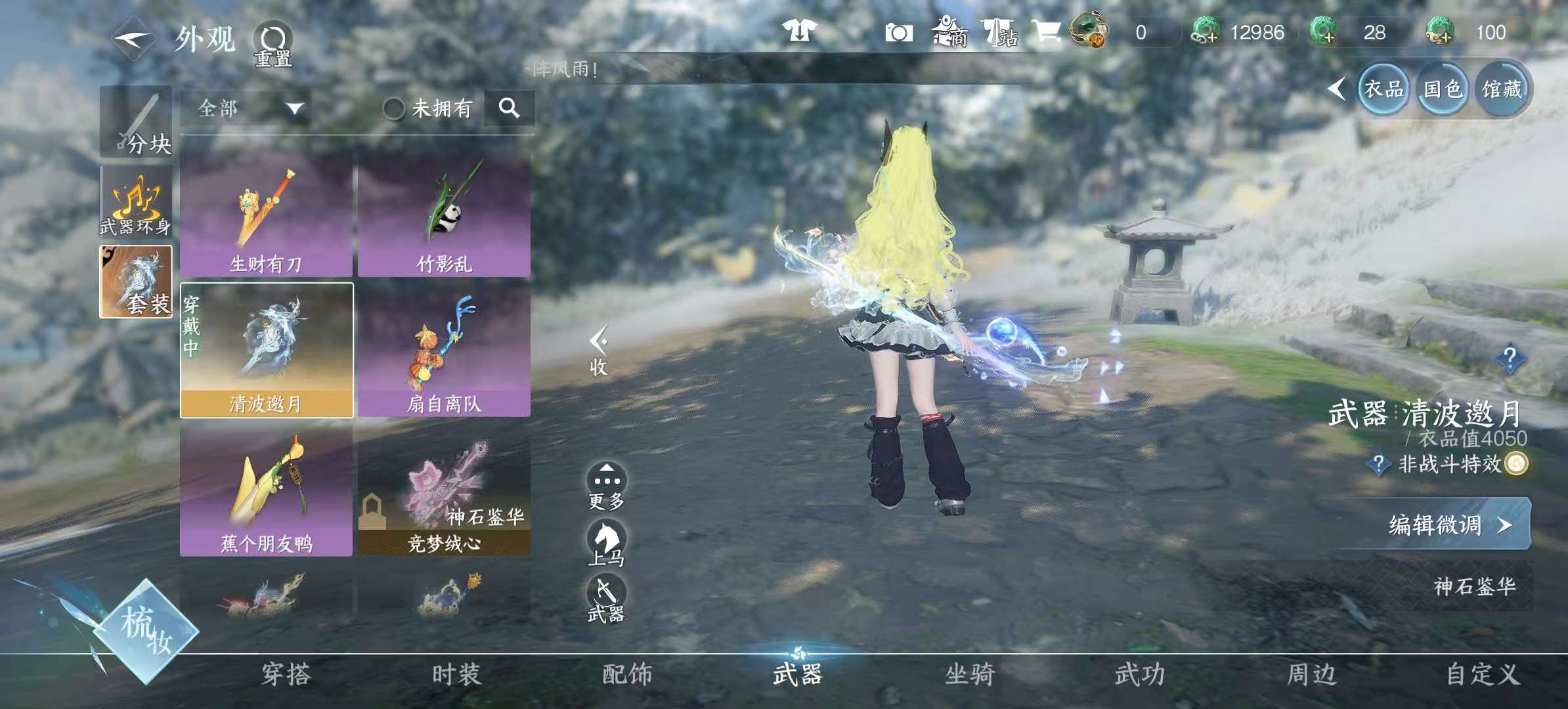This screenshot has height=709, width=1568.
Task: Open the 馆藏 collection button
Action: coord(1502,90)
